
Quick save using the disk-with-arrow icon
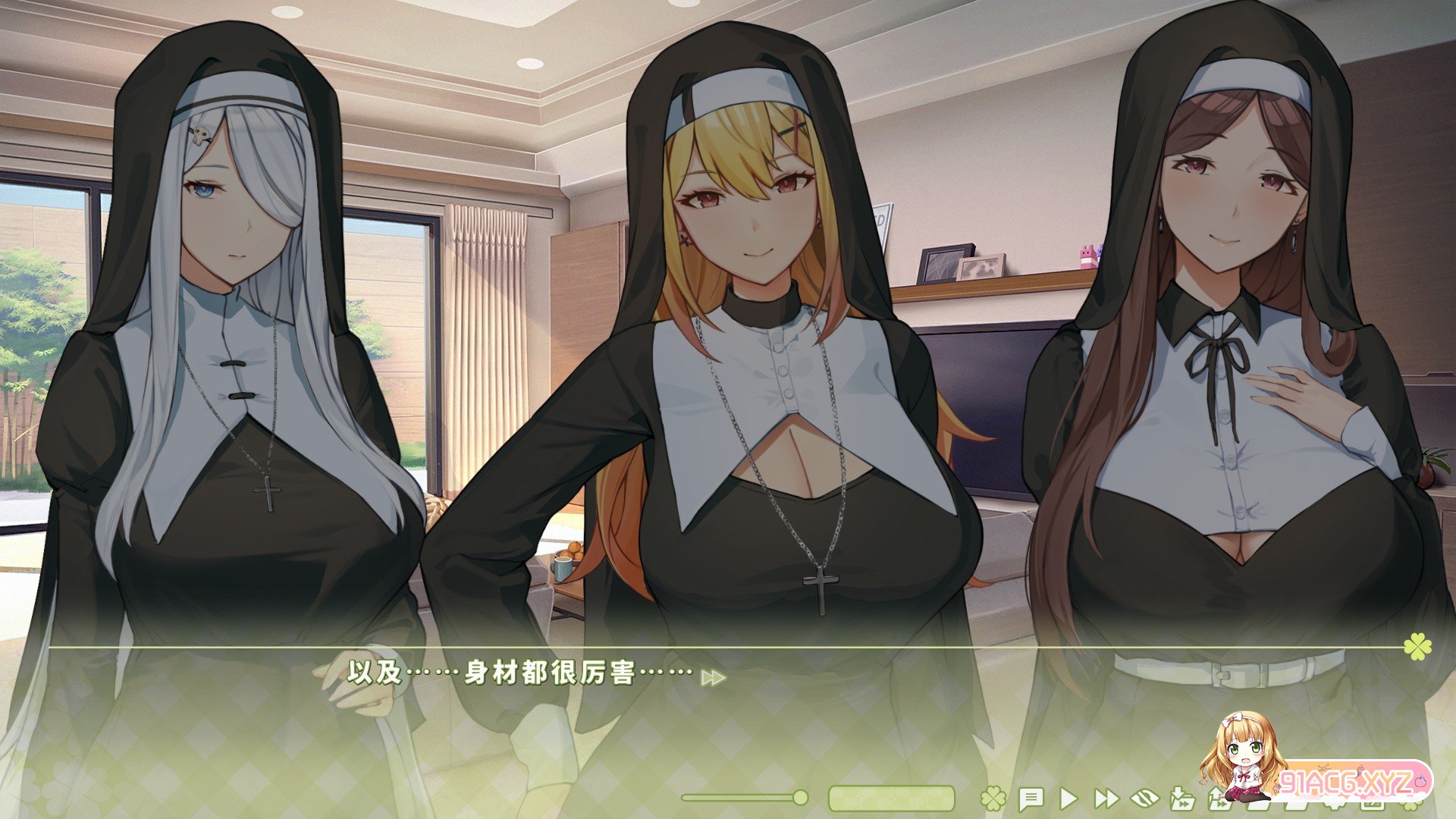click(x=1185, y=798)
